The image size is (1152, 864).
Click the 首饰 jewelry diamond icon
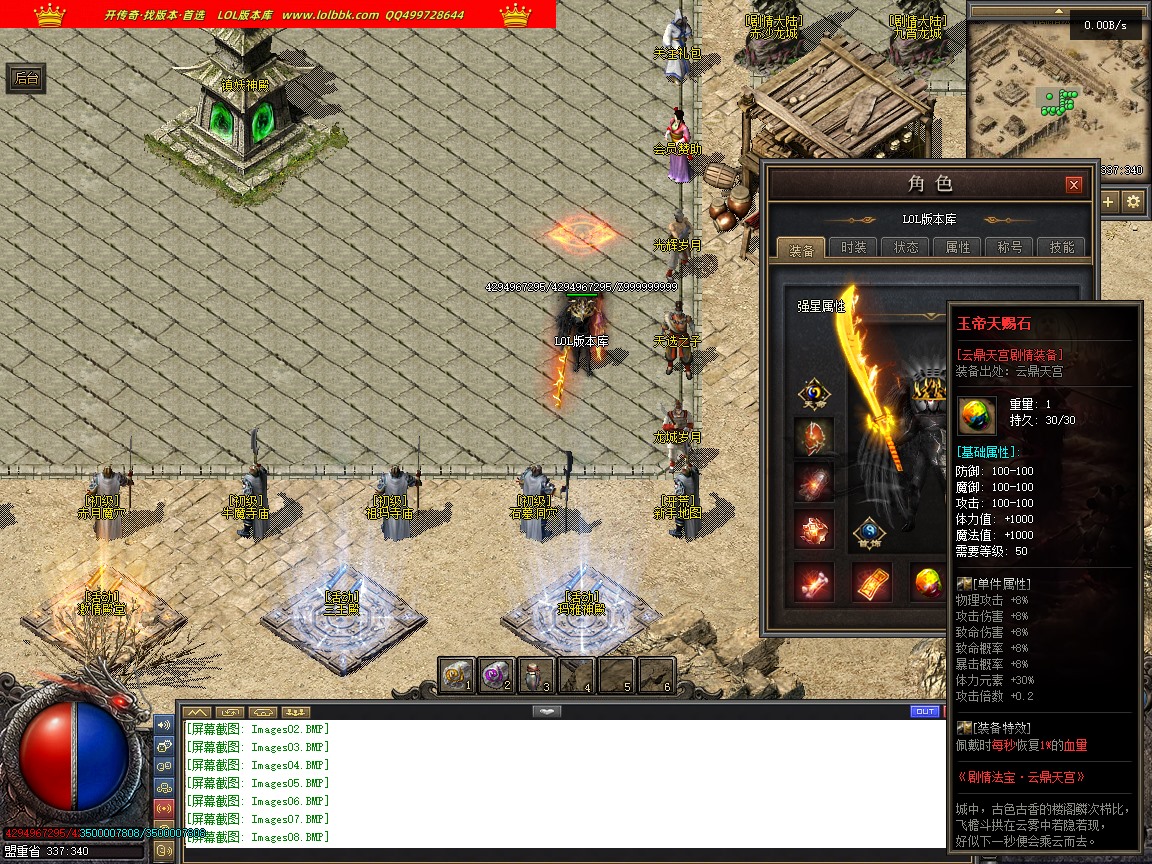(x=869, y=532)
